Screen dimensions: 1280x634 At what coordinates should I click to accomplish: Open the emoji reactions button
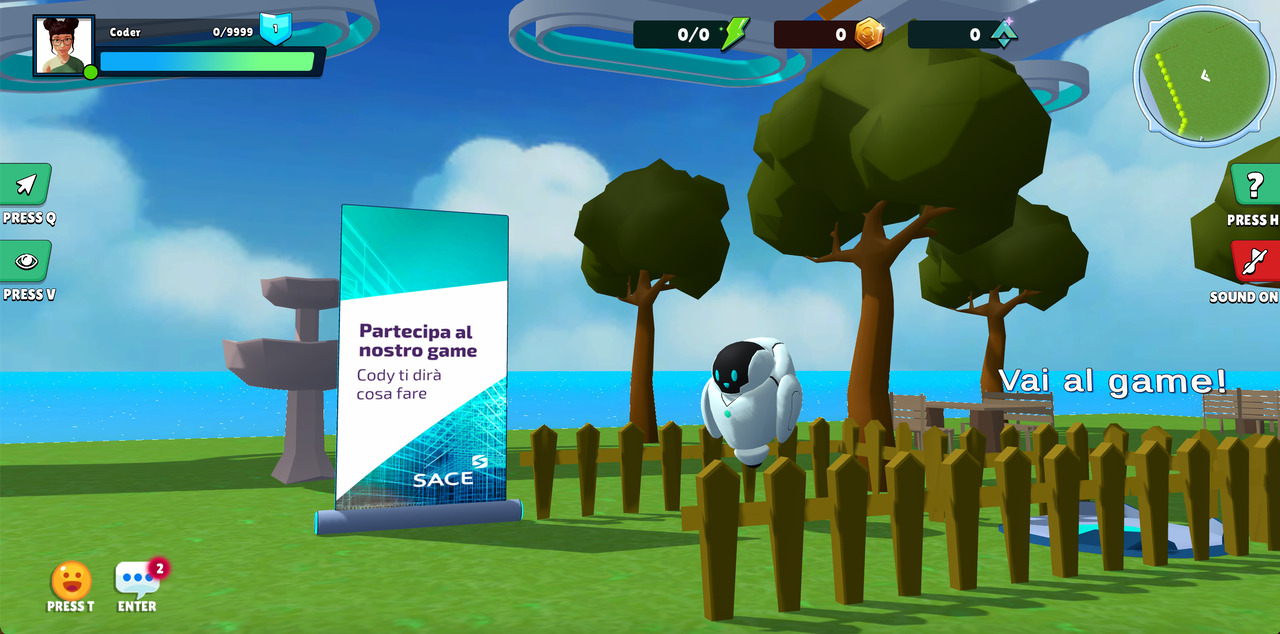tap(71, 580)
